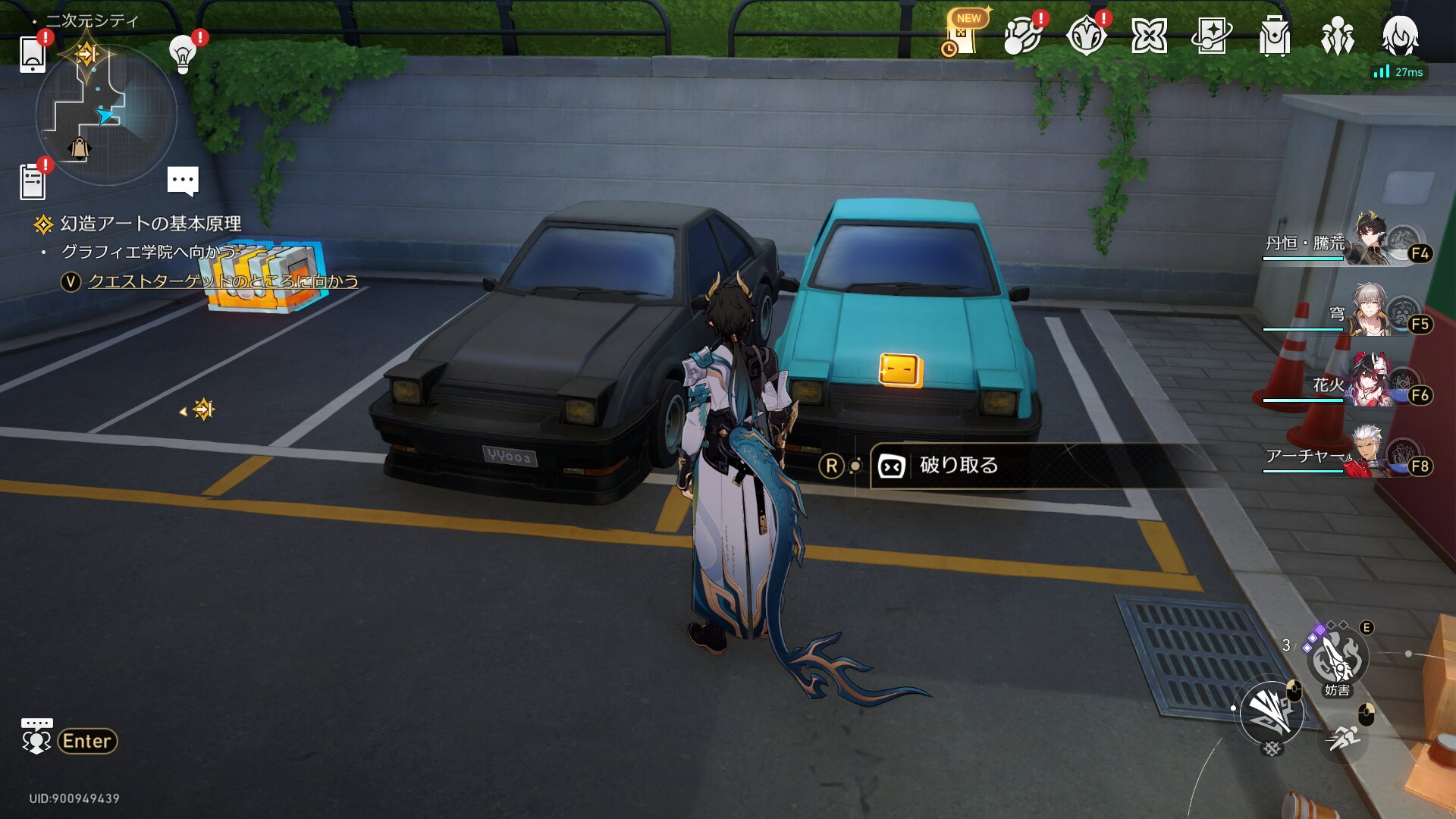Image resolution: width=1456 pixels, height=819 pixels.
Task: Open the circular minimap
Action: [x=106, y=115]
